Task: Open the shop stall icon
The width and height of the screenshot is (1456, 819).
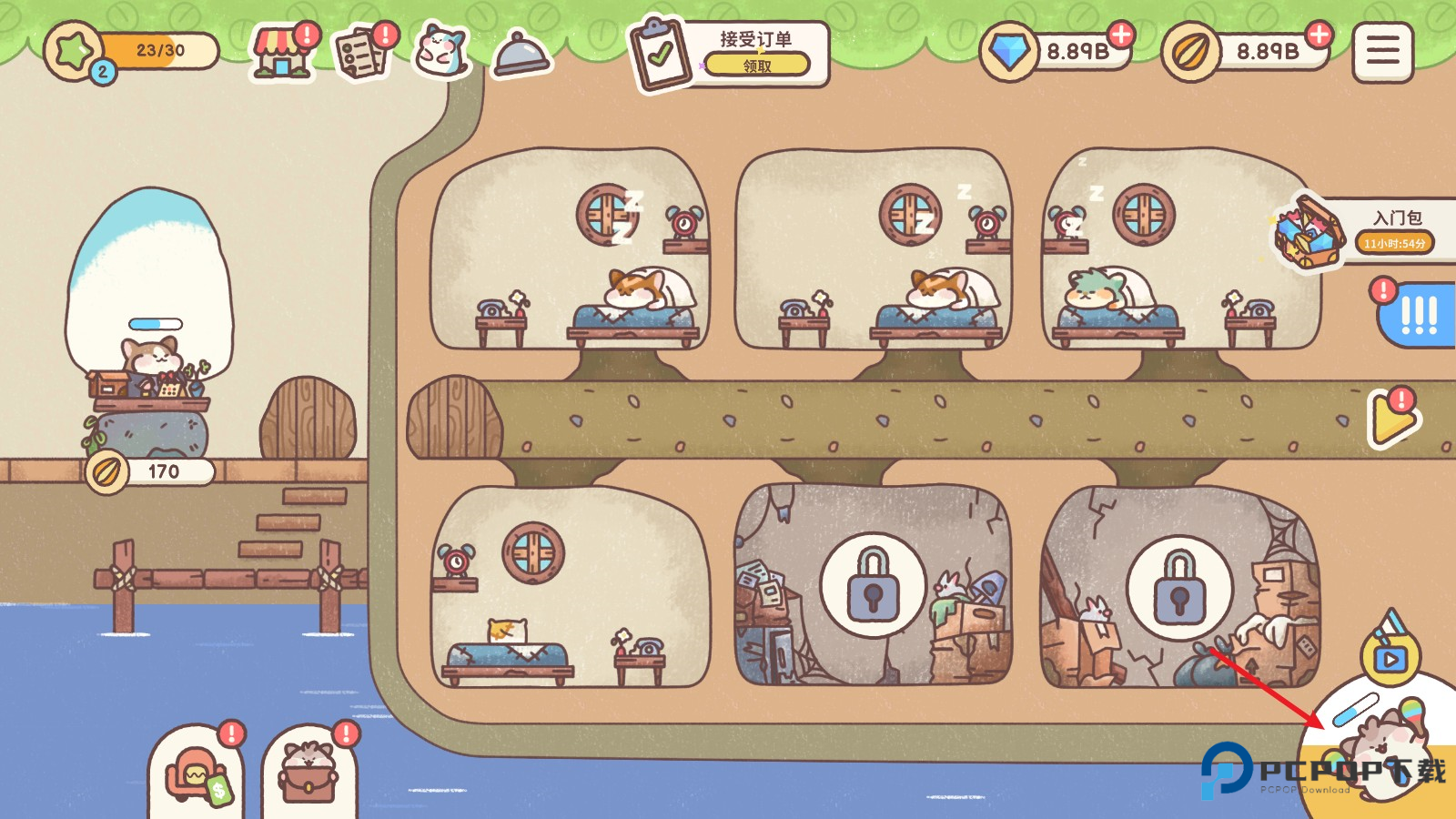Action: [x=281, y=53]
